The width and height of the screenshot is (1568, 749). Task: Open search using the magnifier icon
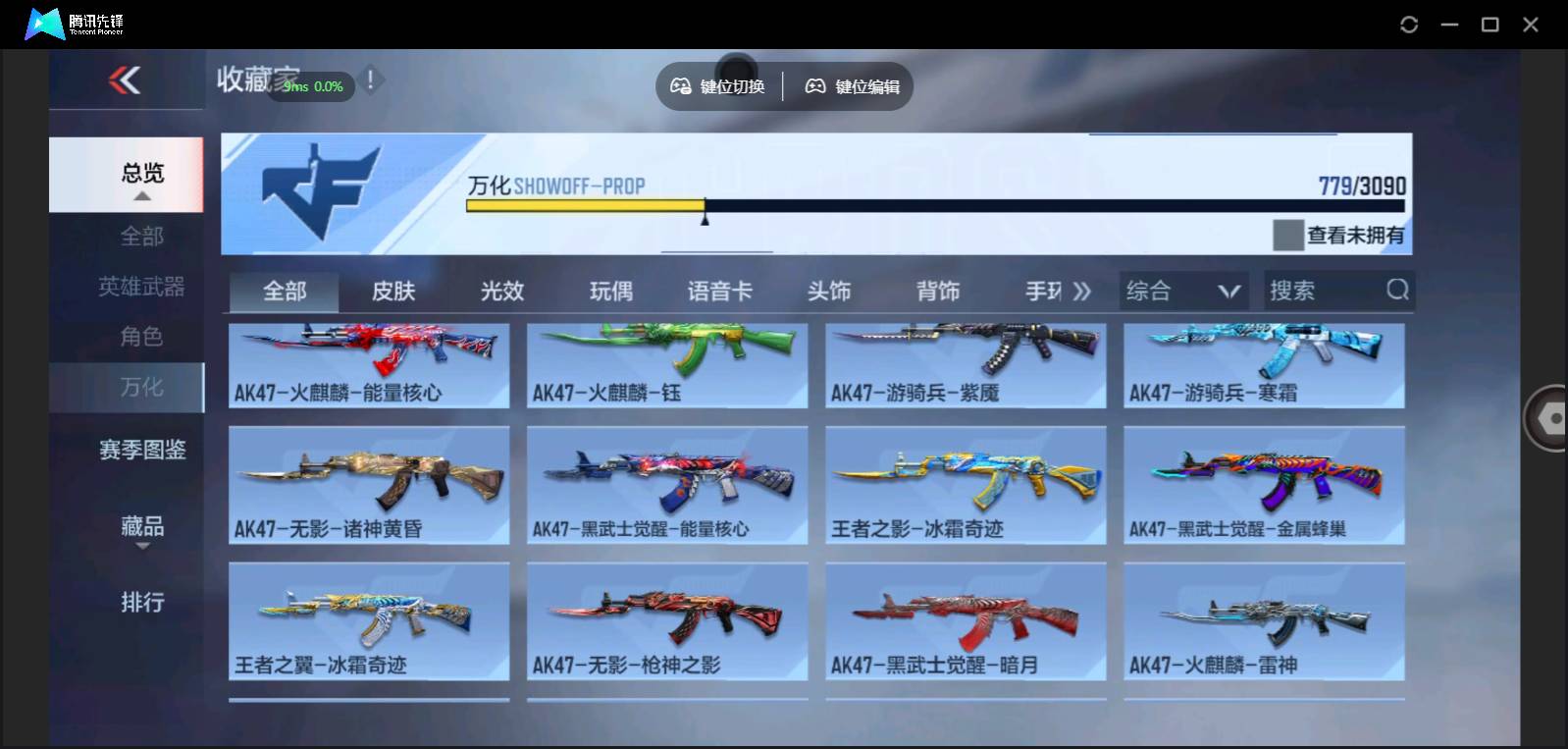(1398, 291)
